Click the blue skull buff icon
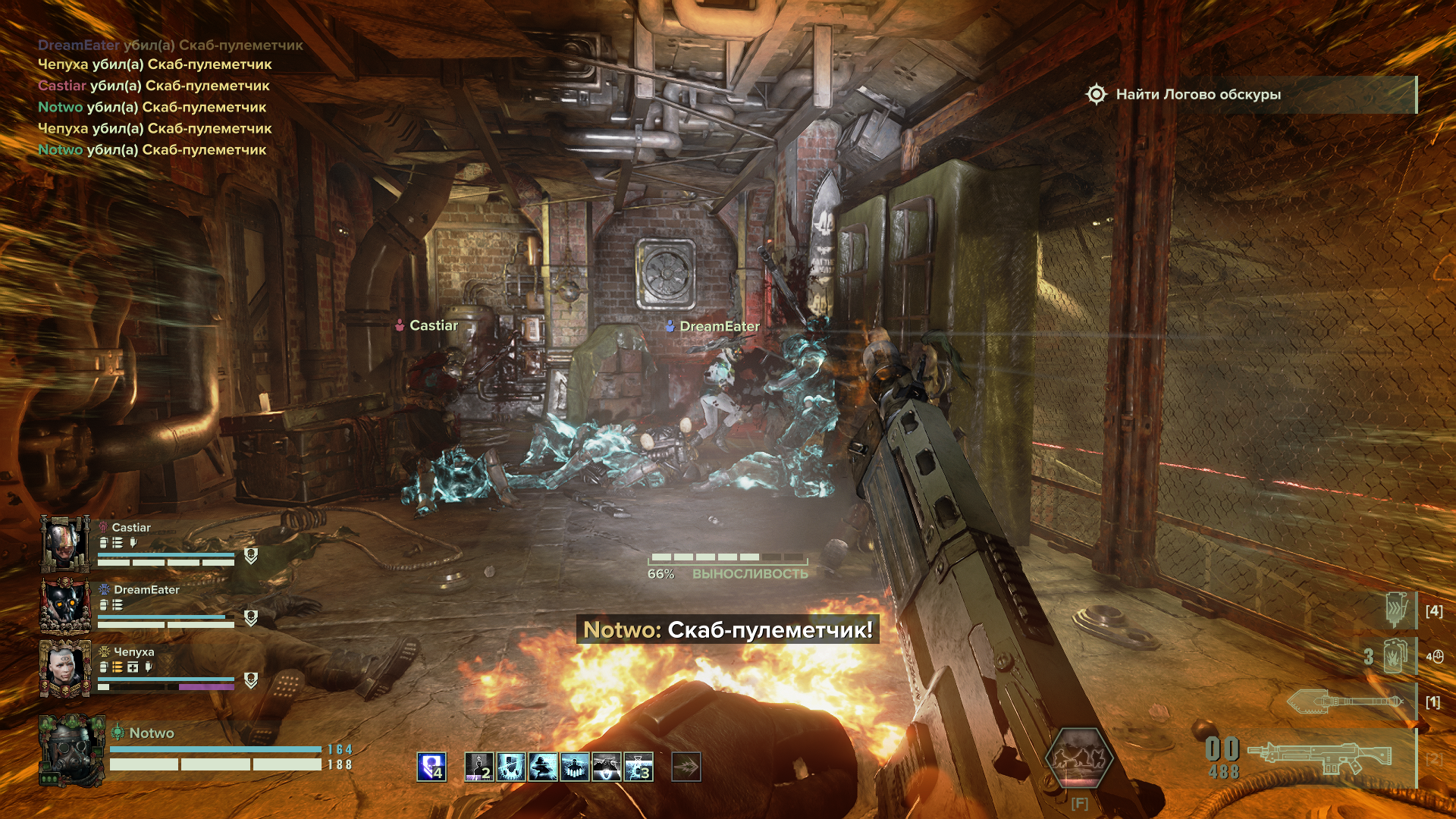Viewport: 1456px width, 819px height. point(431,767)
